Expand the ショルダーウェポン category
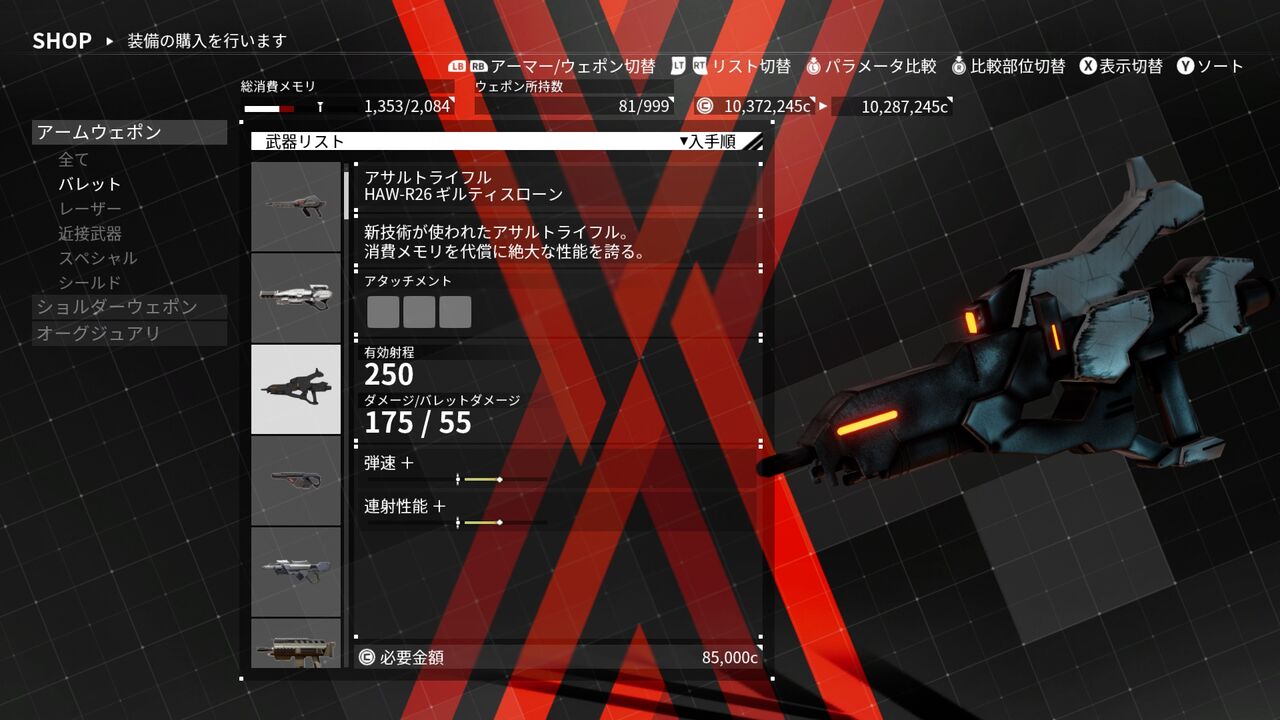 point(117,307)
